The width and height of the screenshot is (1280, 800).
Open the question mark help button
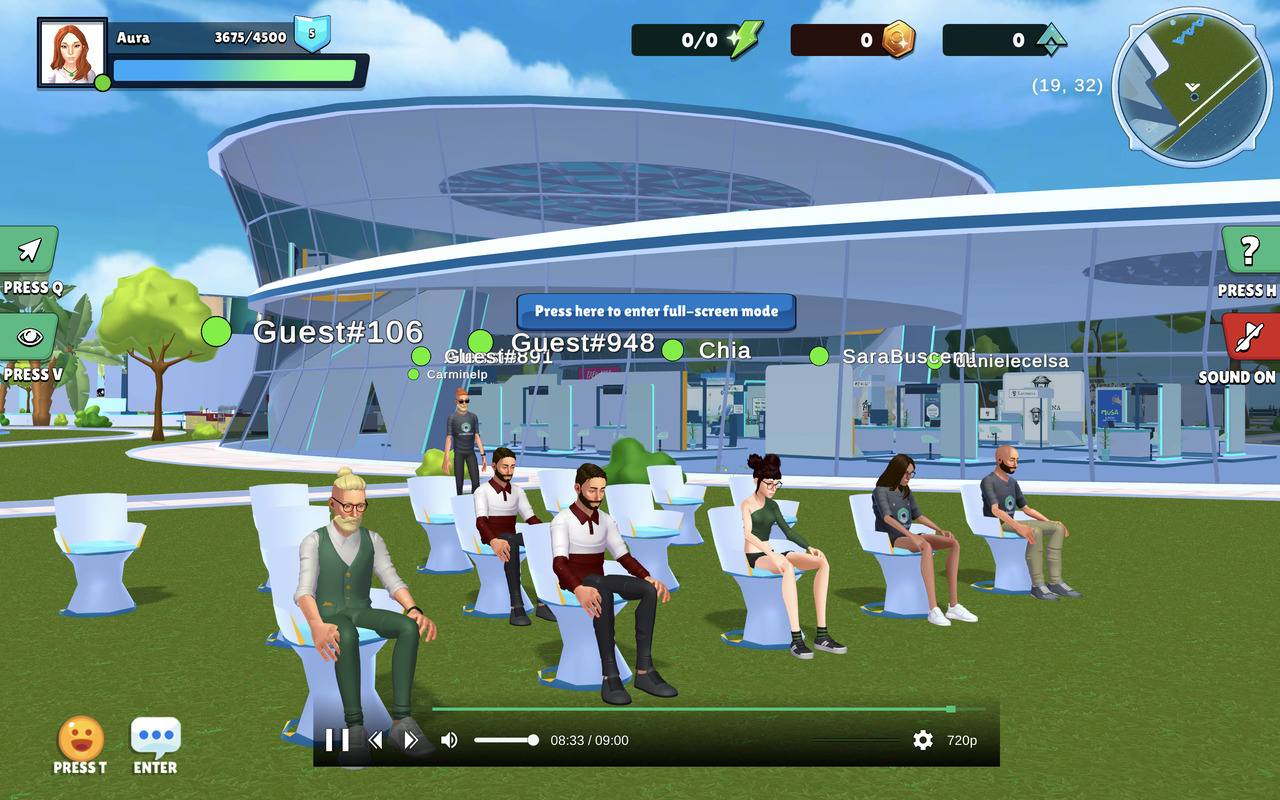pyautogui.click(x=1249, y=251)
